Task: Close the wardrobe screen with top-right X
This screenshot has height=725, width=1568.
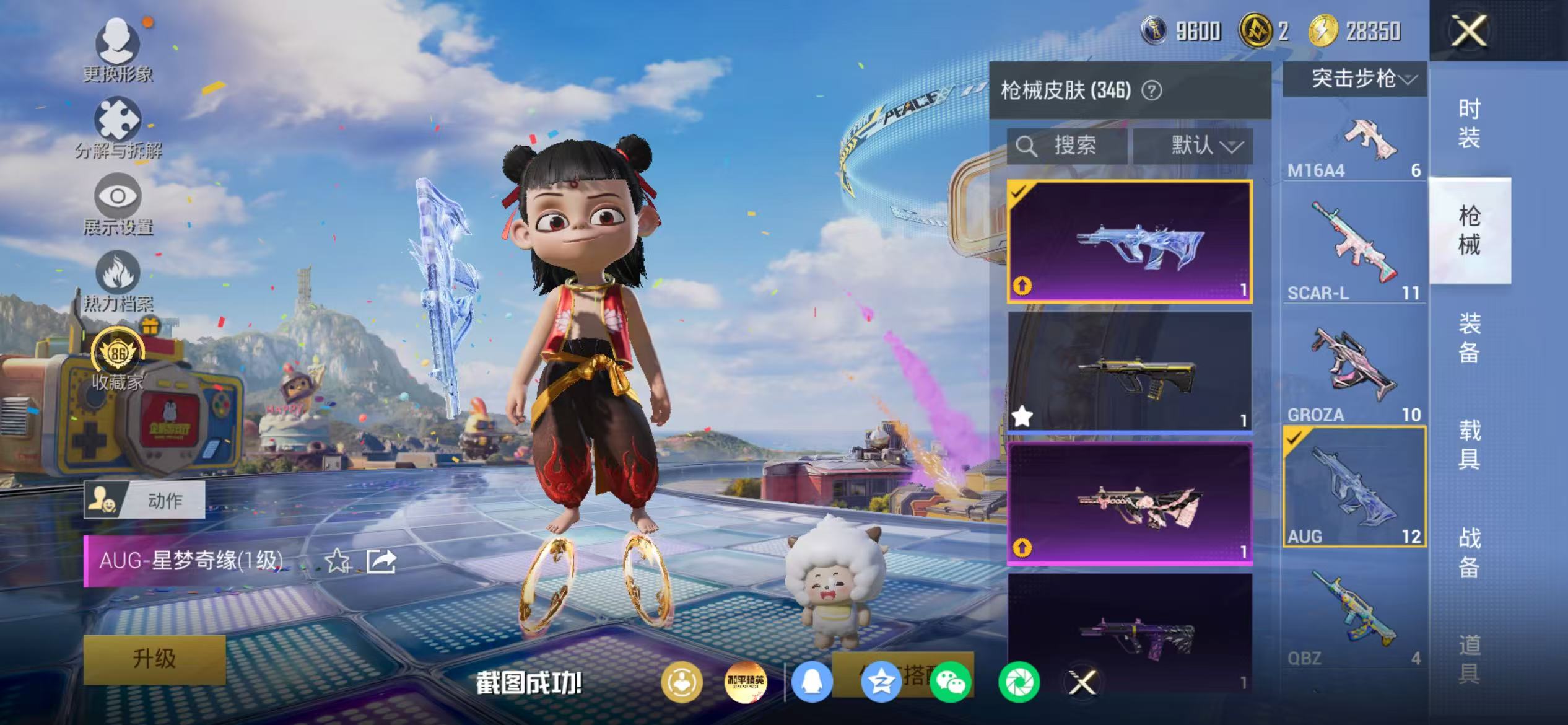Action: [1468, 31]
